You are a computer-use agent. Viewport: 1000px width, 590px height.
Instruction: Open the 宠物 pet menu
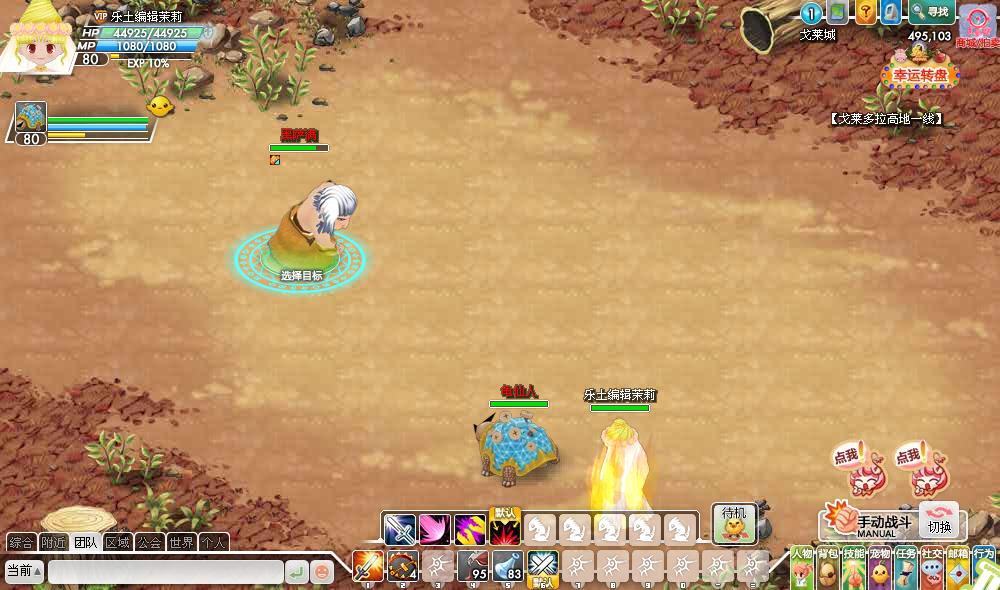[x=880, y=568]
